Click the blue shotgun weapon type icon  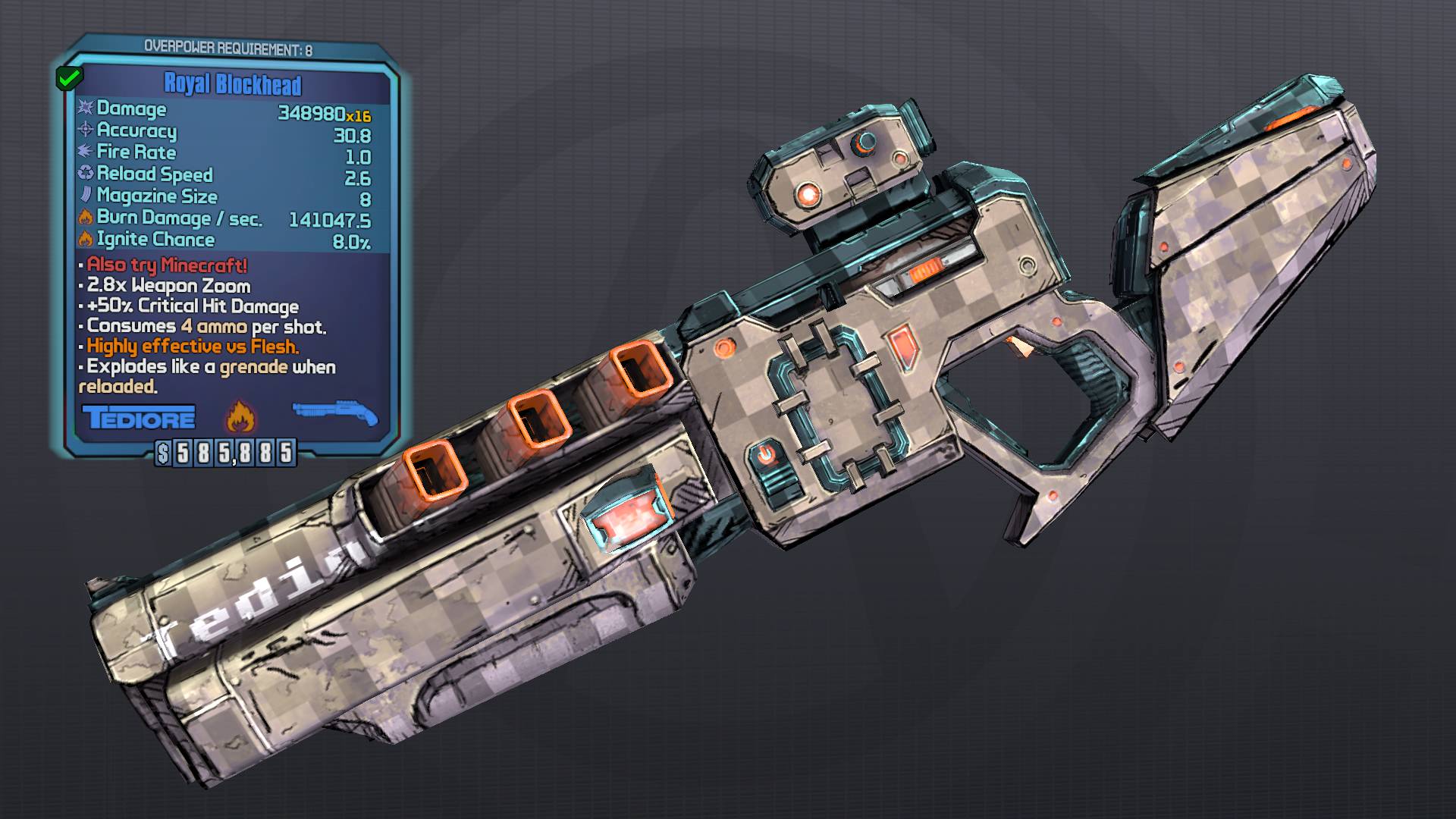click(x=335, y=413)
